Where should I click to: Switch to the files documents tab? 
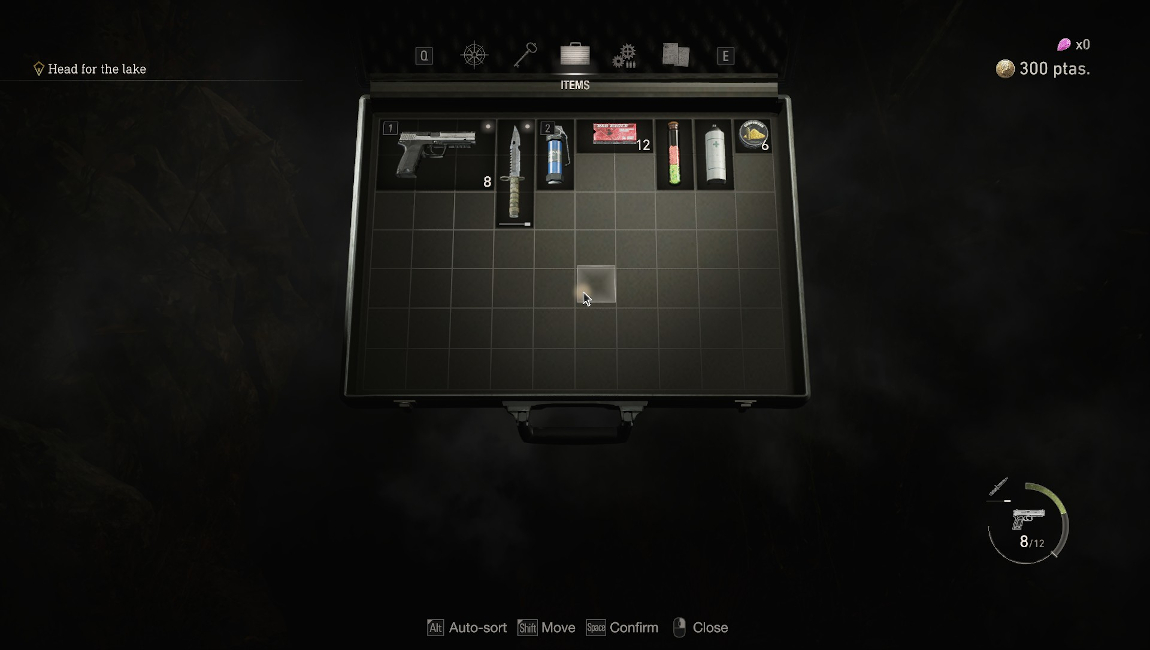(x=675, y=55)
